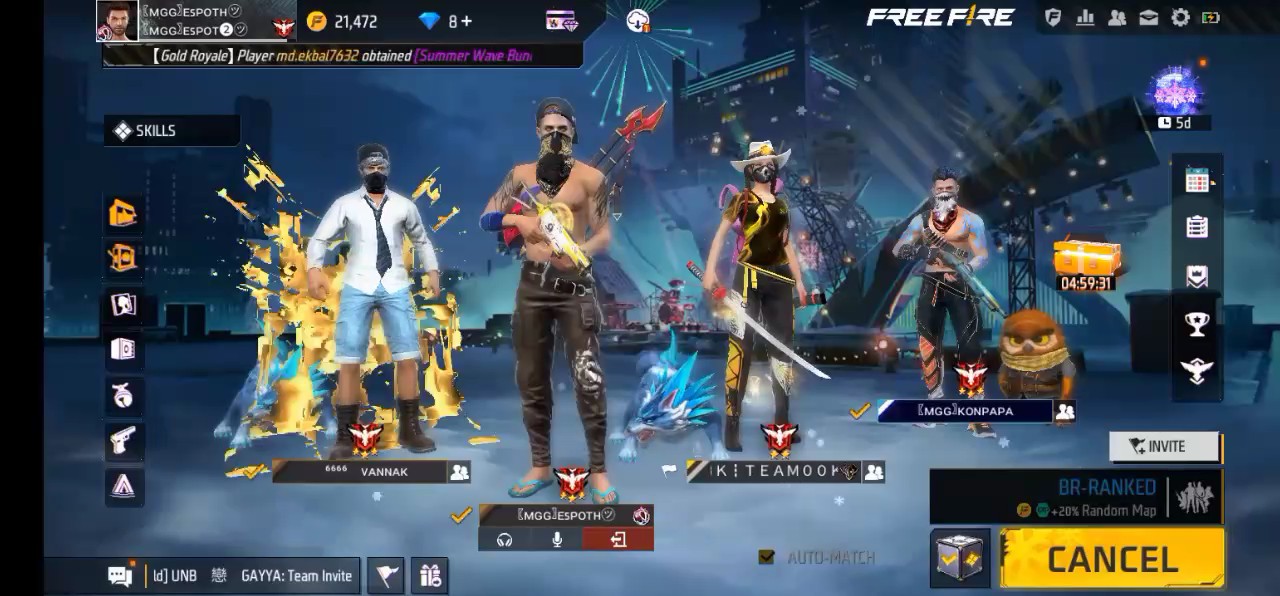
Task: Tap the red leave-team button
Action: click(618, 540)
